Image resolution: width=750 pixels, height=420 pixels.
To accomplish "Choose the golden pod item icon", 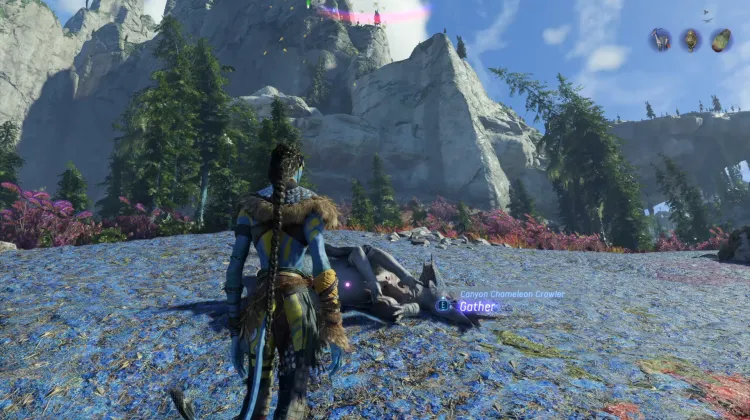I will (691, 40).
